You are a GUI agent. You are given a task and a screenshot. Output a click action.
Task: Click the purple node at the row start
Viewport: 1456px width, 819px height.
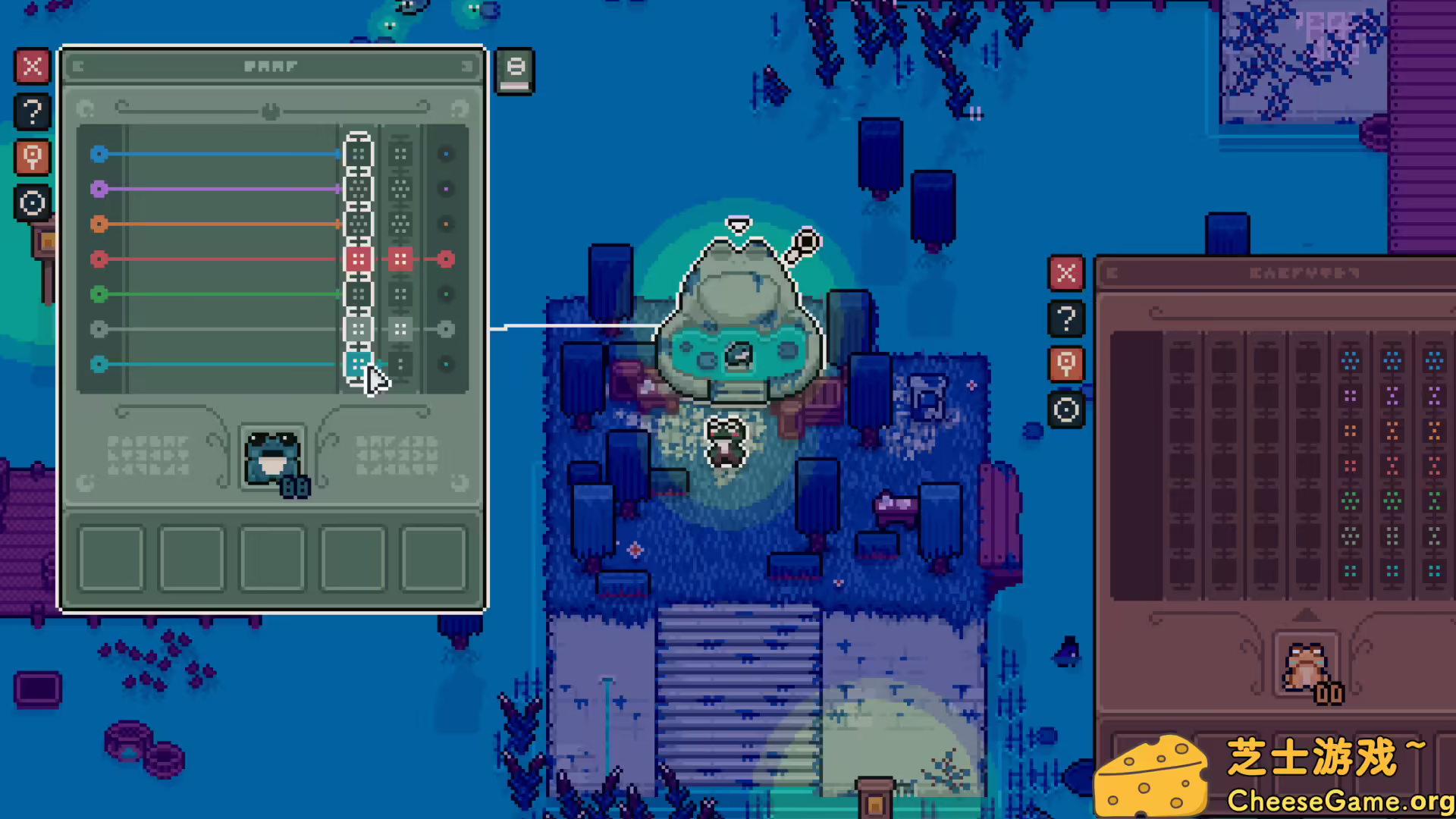(x=99, y=189)
